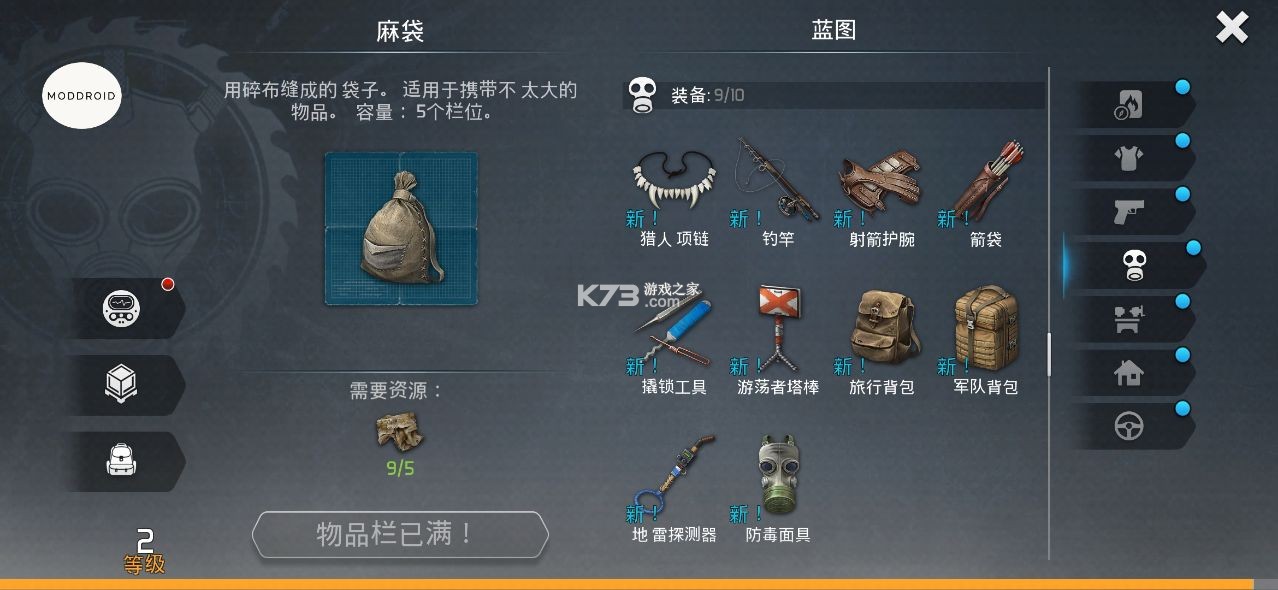This screenshot has width=1278, height=590.
Task: Open the workbench furniture category tab
Action: [x=1130, y=319]
